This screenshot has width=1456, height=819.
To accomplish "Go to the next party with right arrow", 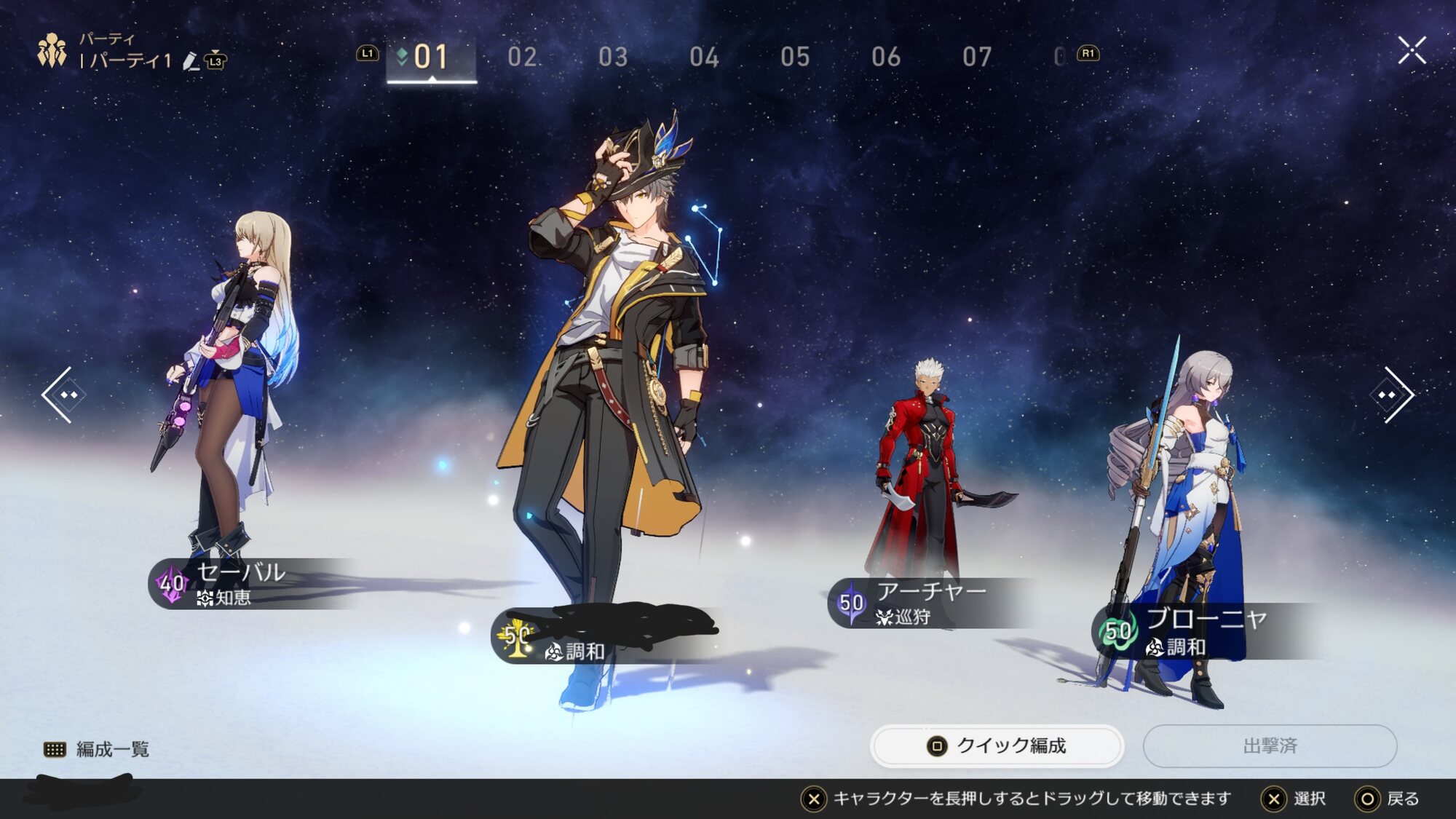I will point(1390,395).
